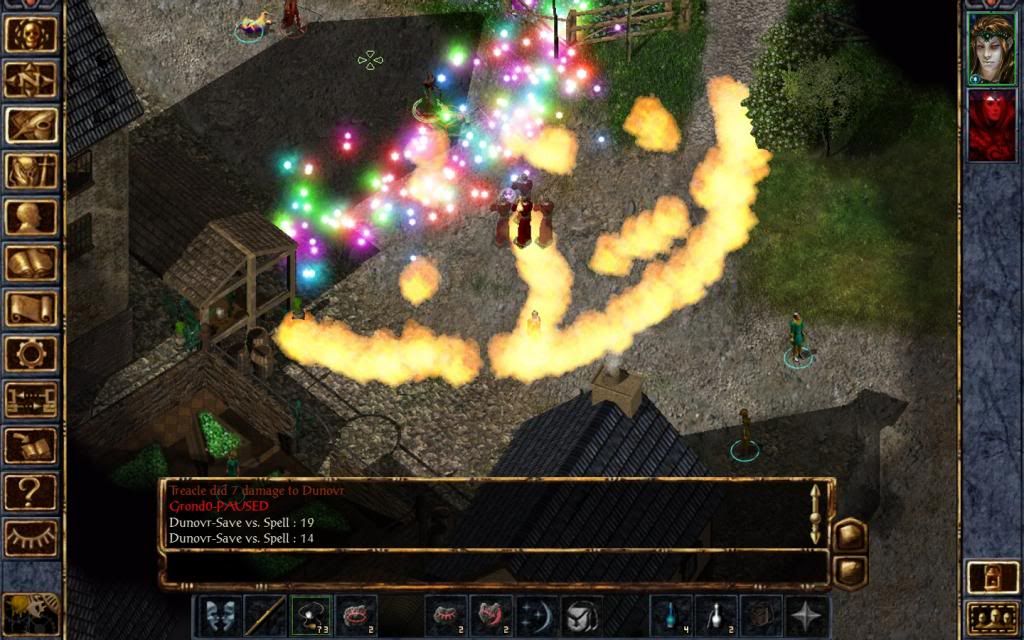Select the entire party with the group button
This screenshot has width=1024, height=640.
pos(990,619)
